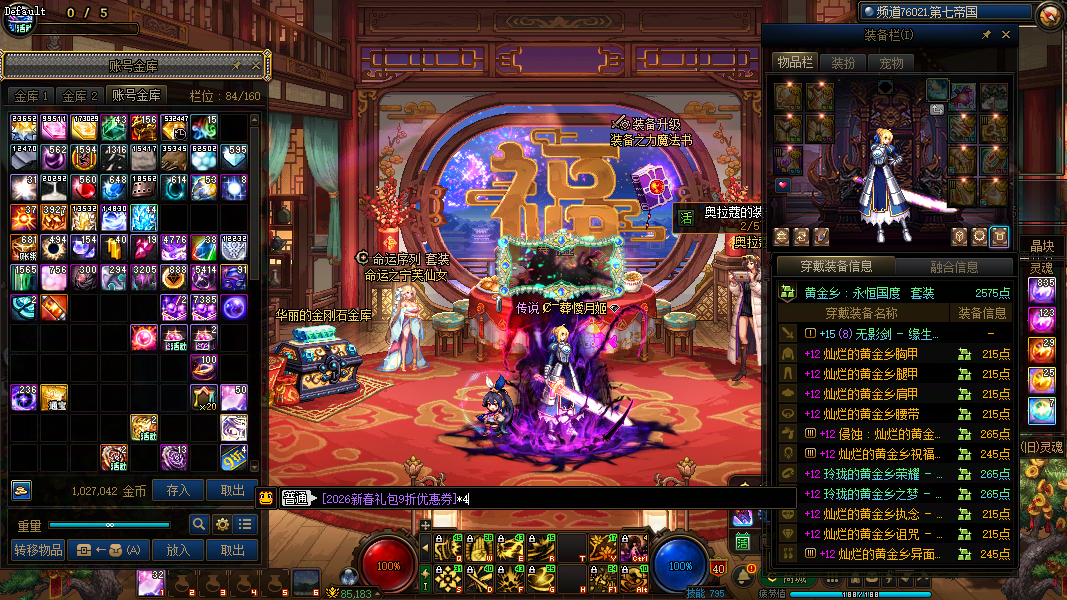
Task: Close the 装备栏 equipment window
Action: coord(1006,35)
